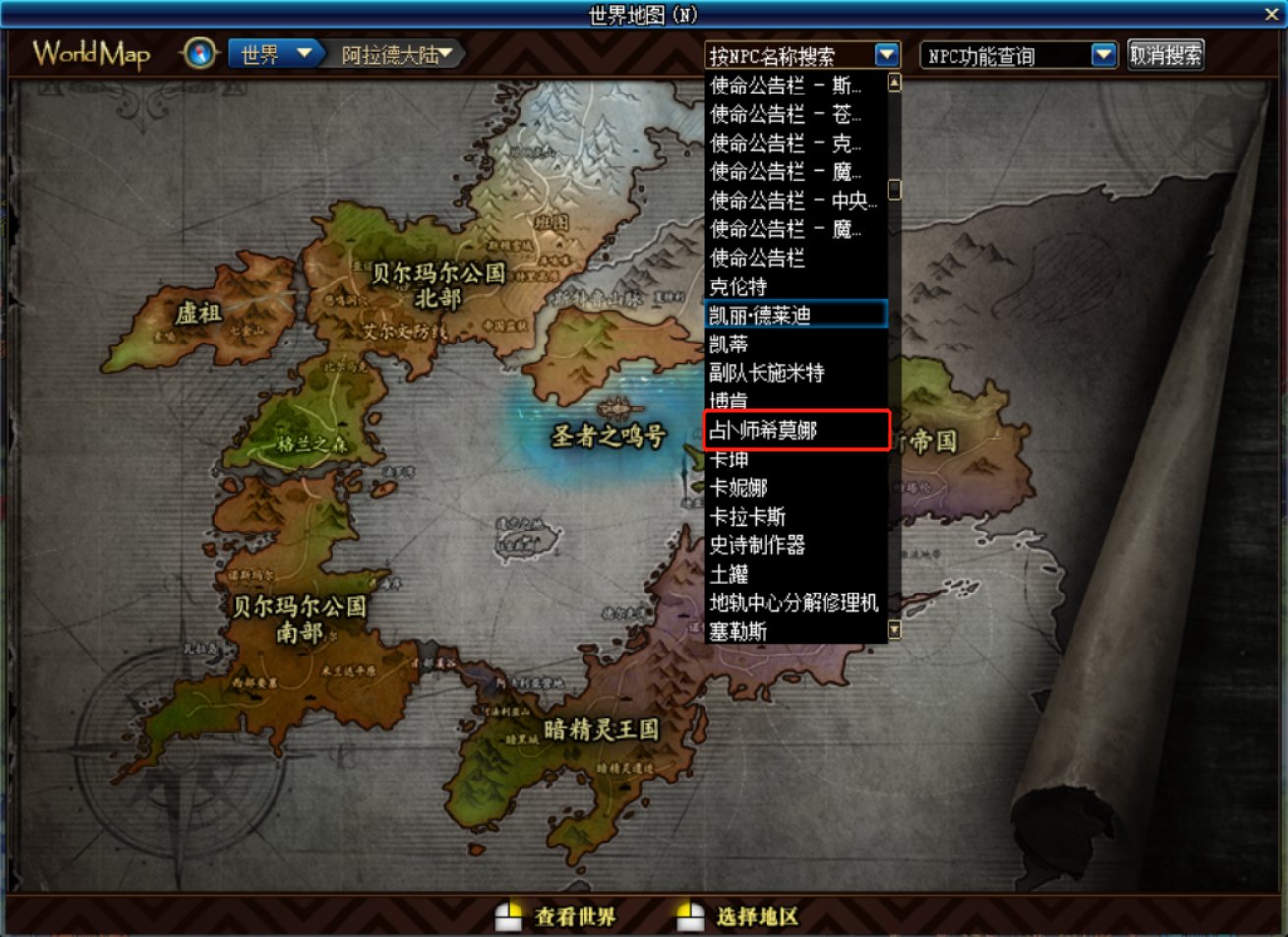Viewport: 1288px width, 937px height.
Task: Click the scrollbar up arrow of the NPC list
Action: coord(894,83)
